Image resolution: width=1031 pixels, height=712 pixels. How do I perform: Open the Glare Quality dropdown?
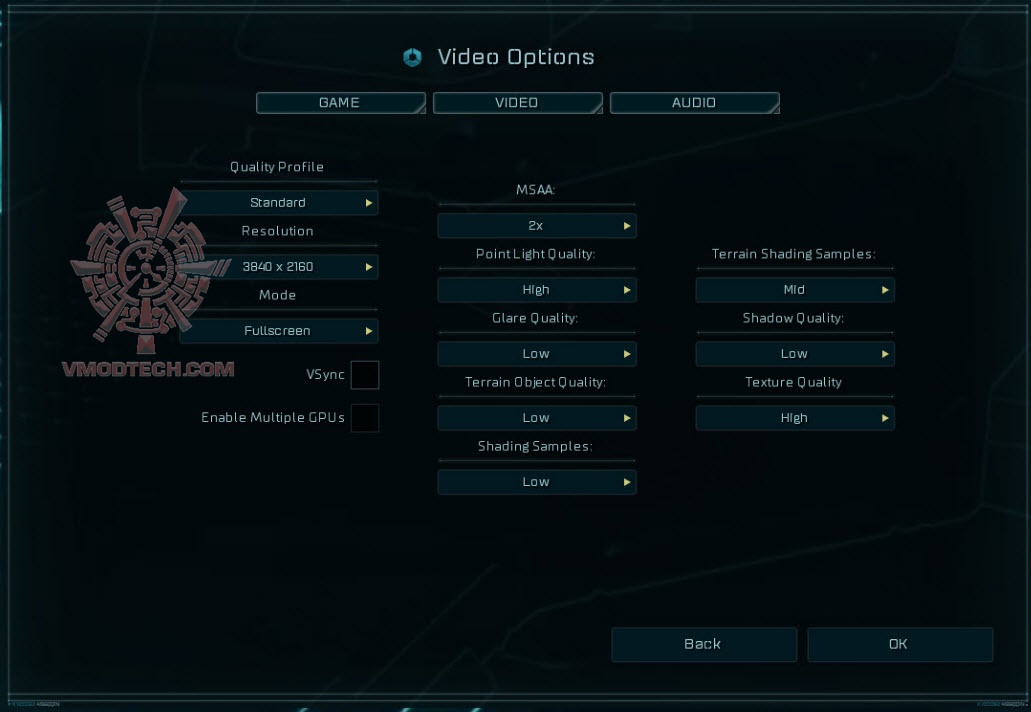tap(537, 354)
